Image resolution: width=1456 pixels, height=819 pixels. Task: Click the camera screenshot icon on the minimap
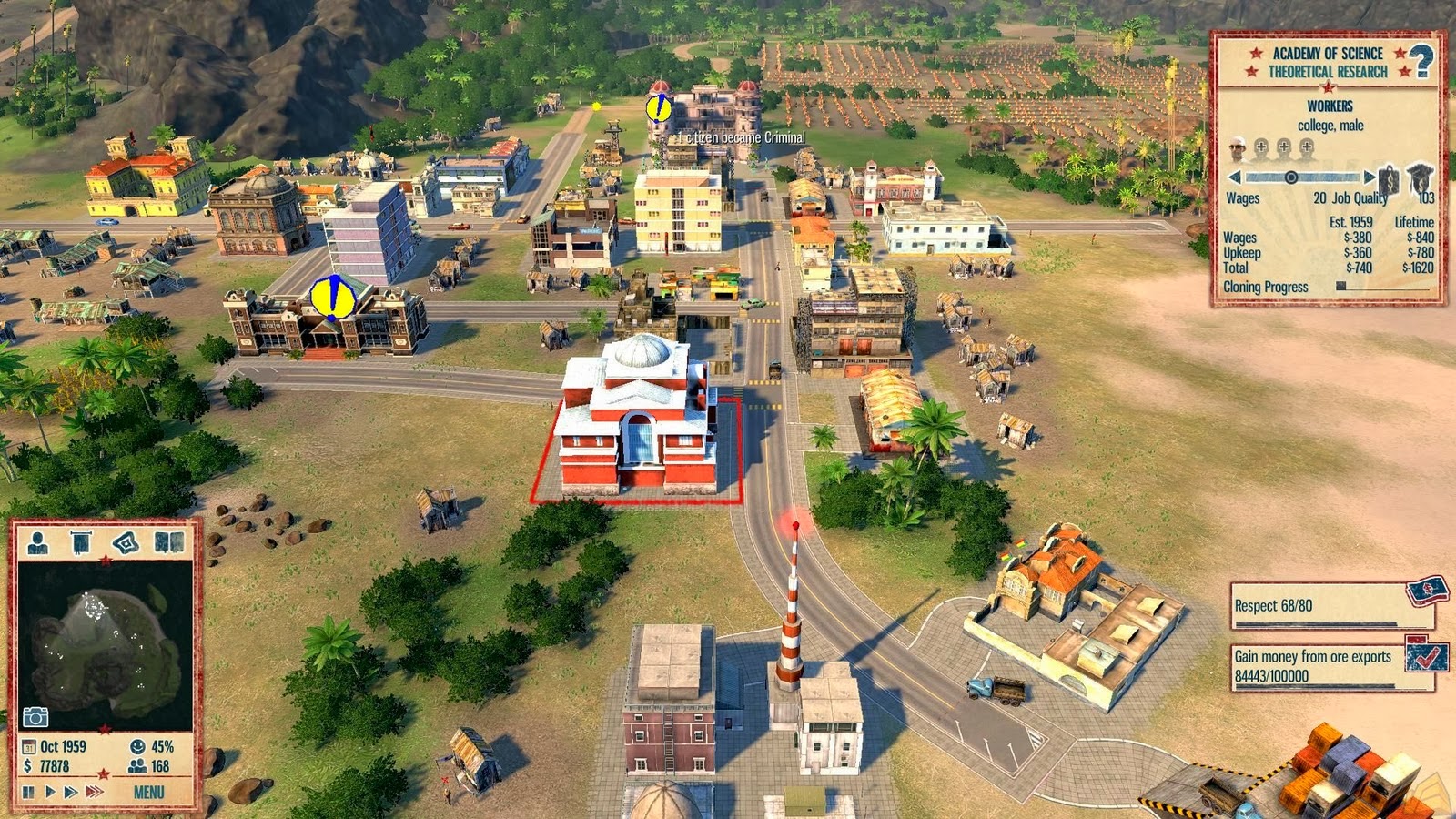coord(36,714)
